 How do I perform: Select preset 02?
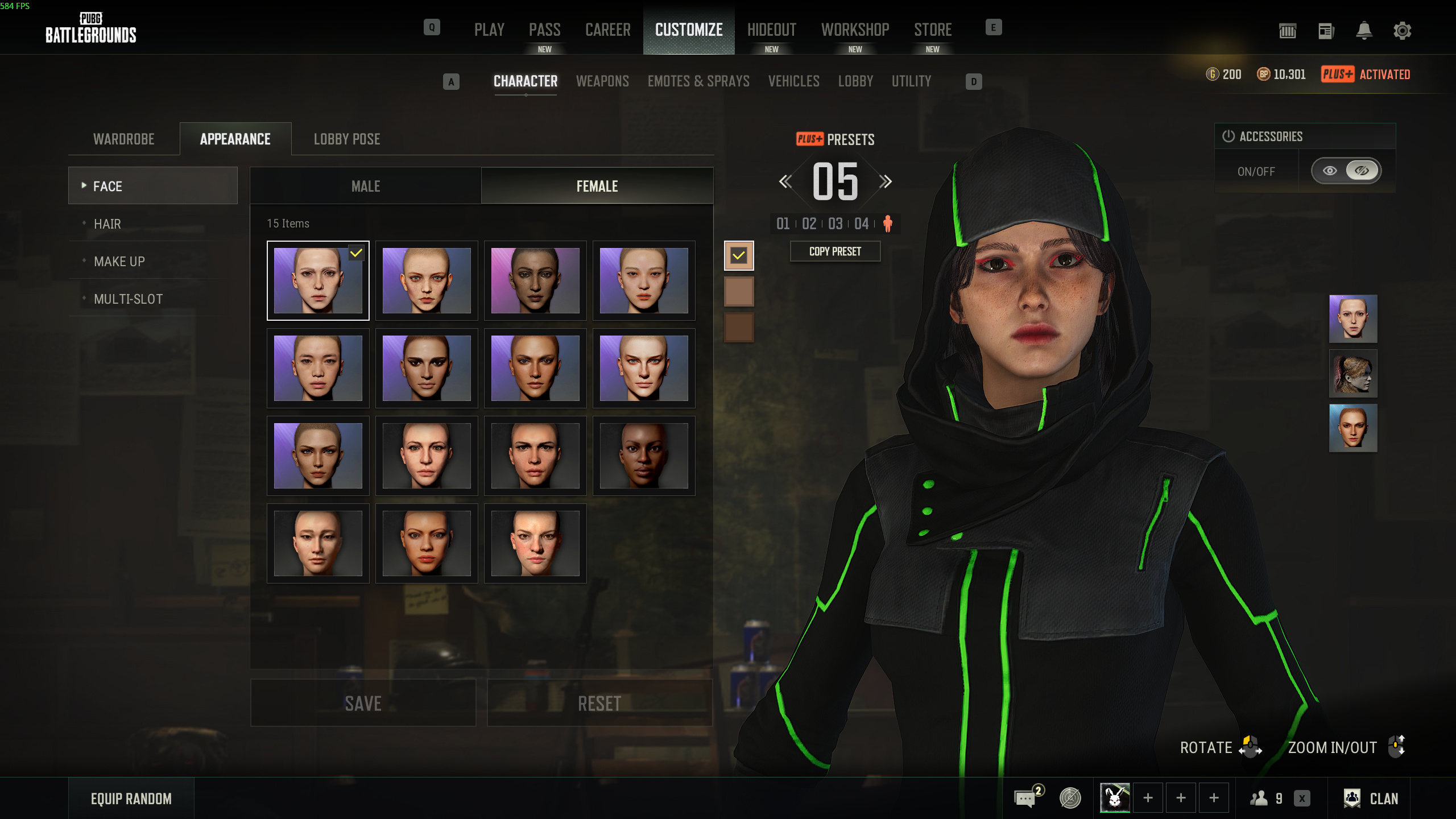(x=809, y=224)
